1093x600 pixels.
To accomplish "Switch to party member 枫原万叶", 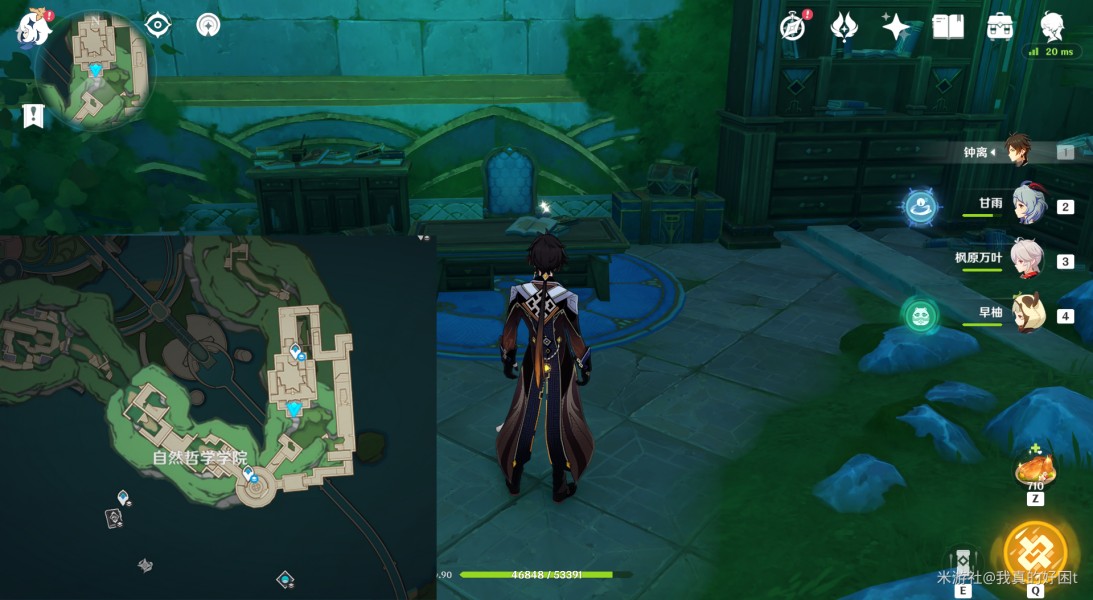I will pos(1028,260).
